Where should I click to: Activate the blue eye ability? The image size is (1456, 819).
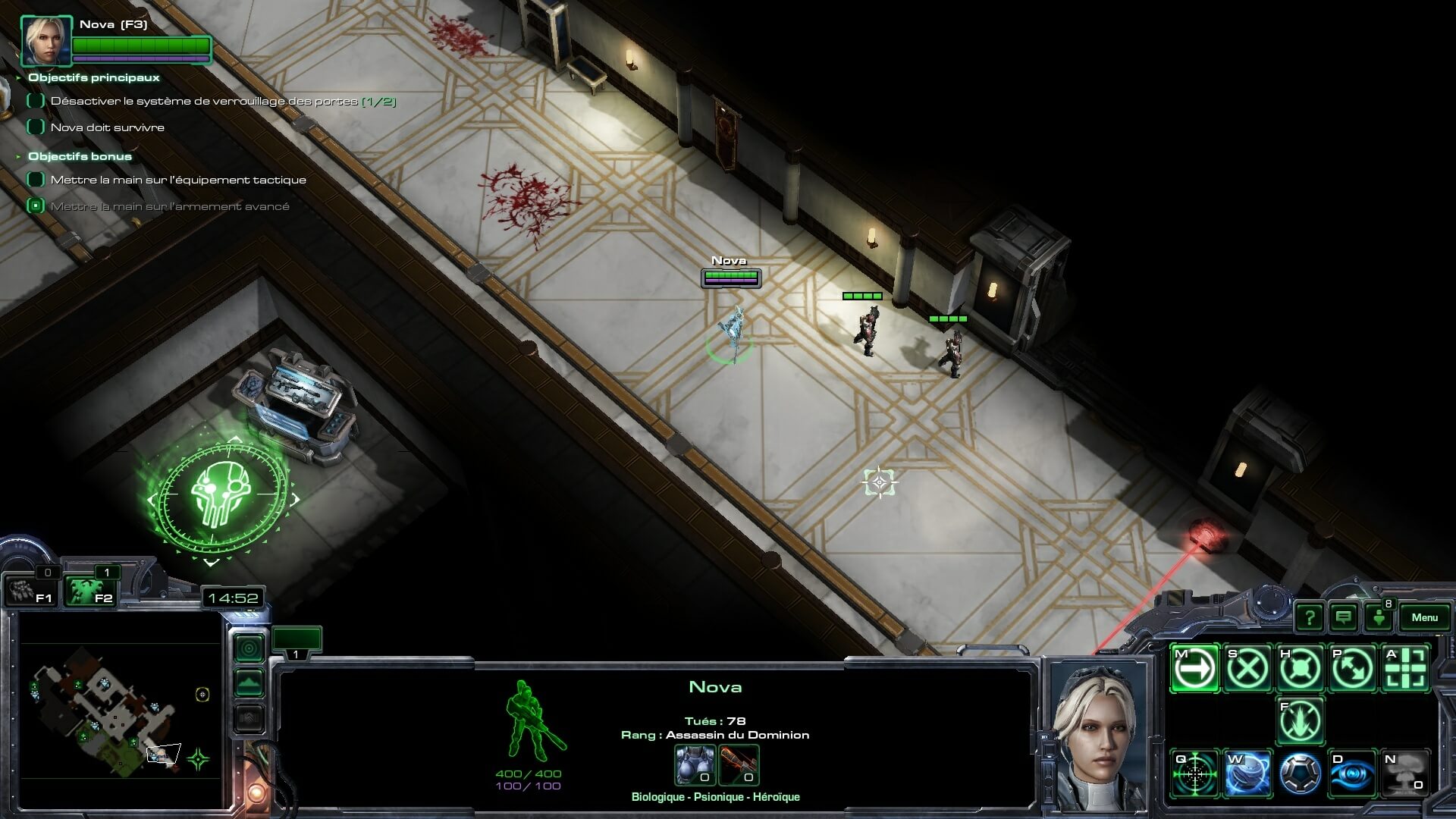tap(1353, 773)
